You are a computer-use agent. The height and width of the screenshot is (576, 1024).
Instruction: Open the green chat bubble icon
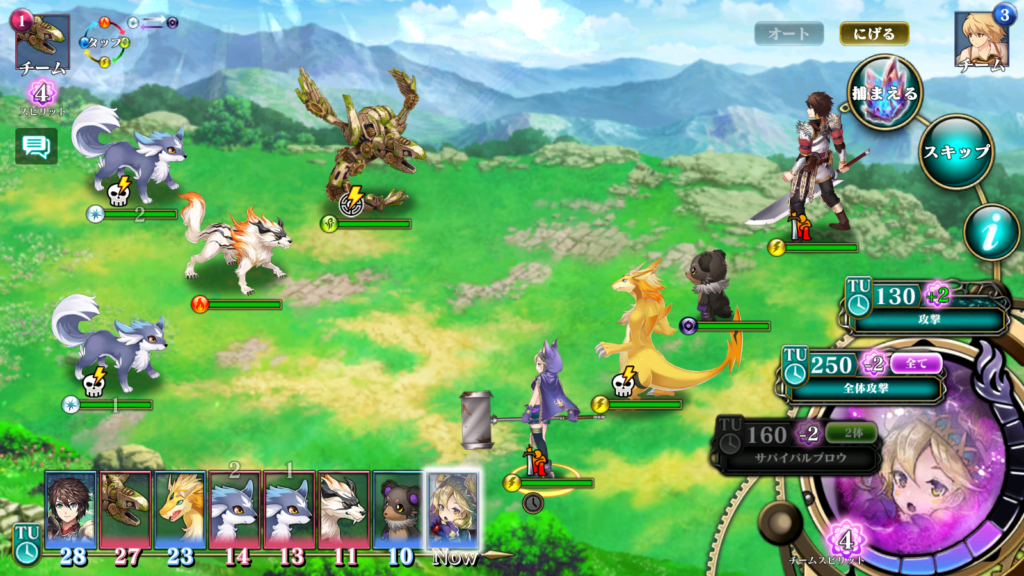pyautogui.click(x=36, y=147)
